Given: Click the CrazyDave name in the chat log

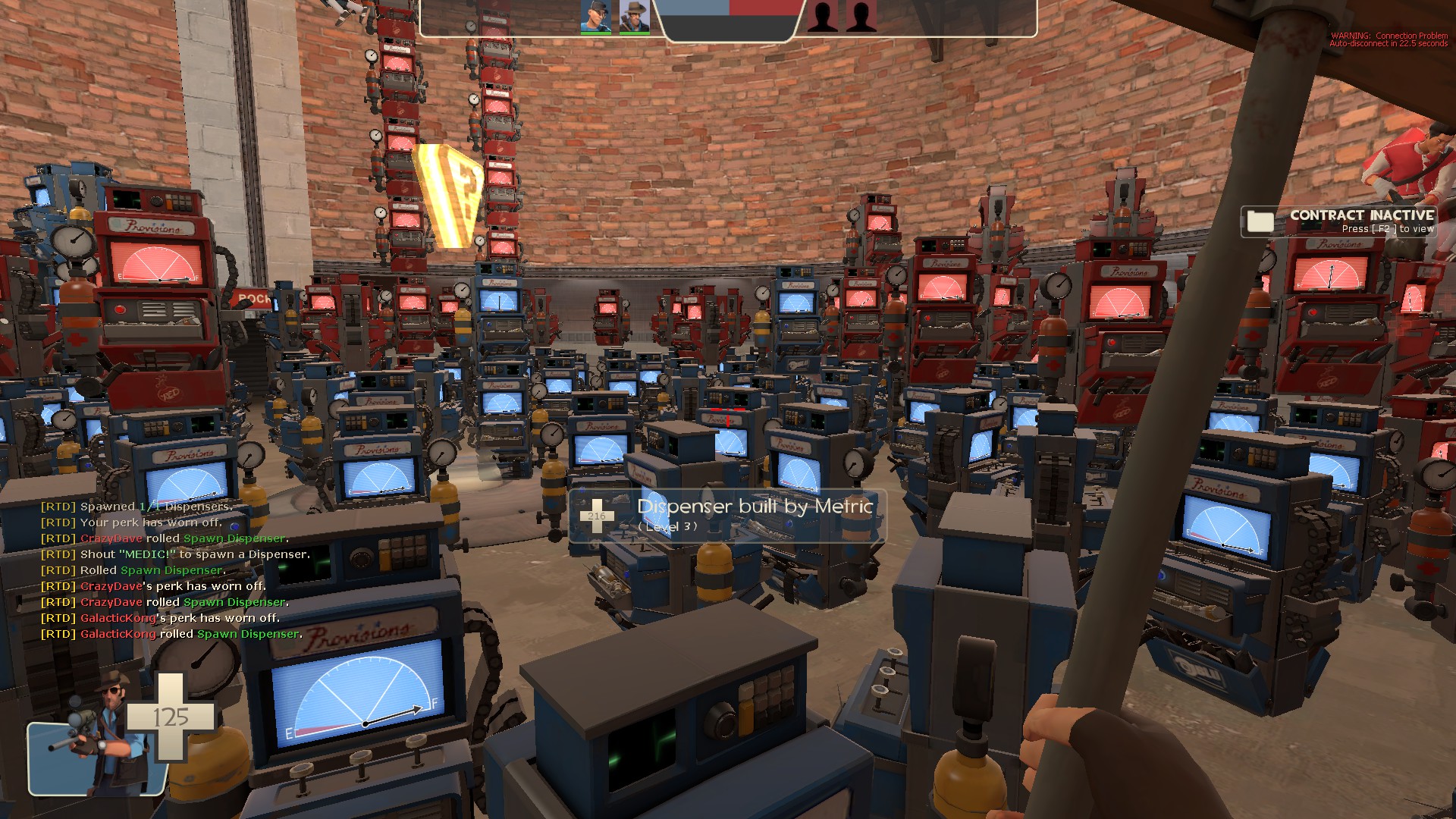Looking at the screenshot, I should 111,538.
